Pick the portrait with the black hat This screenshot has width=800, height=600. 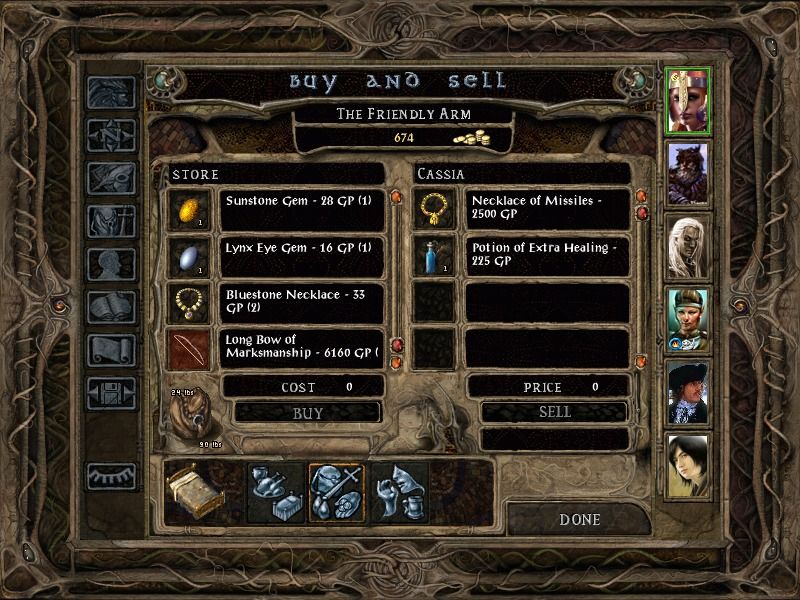click(687, 392)
